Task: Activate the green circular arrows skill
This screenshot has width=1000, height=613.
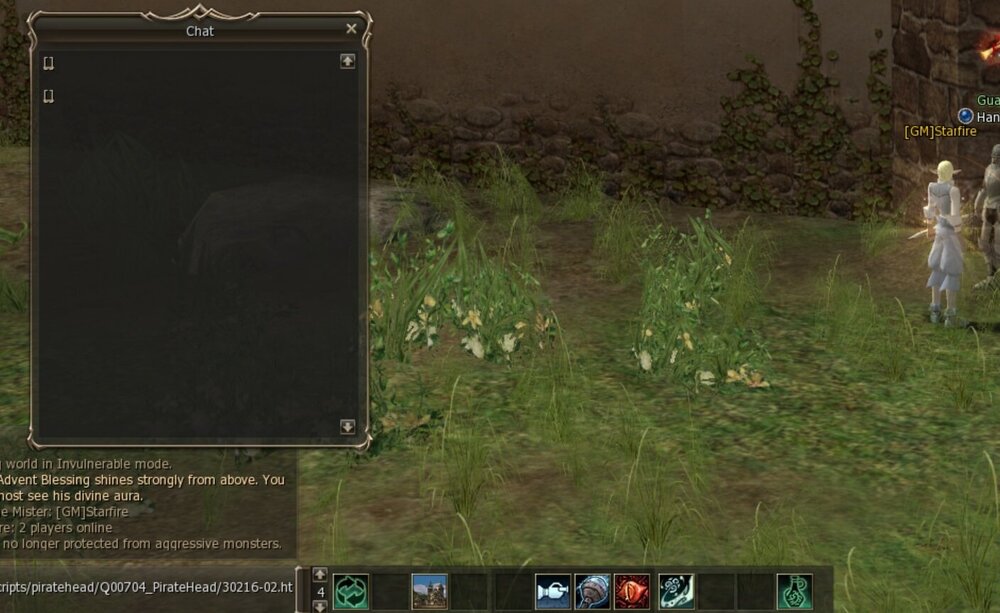Action: point(351,591)
